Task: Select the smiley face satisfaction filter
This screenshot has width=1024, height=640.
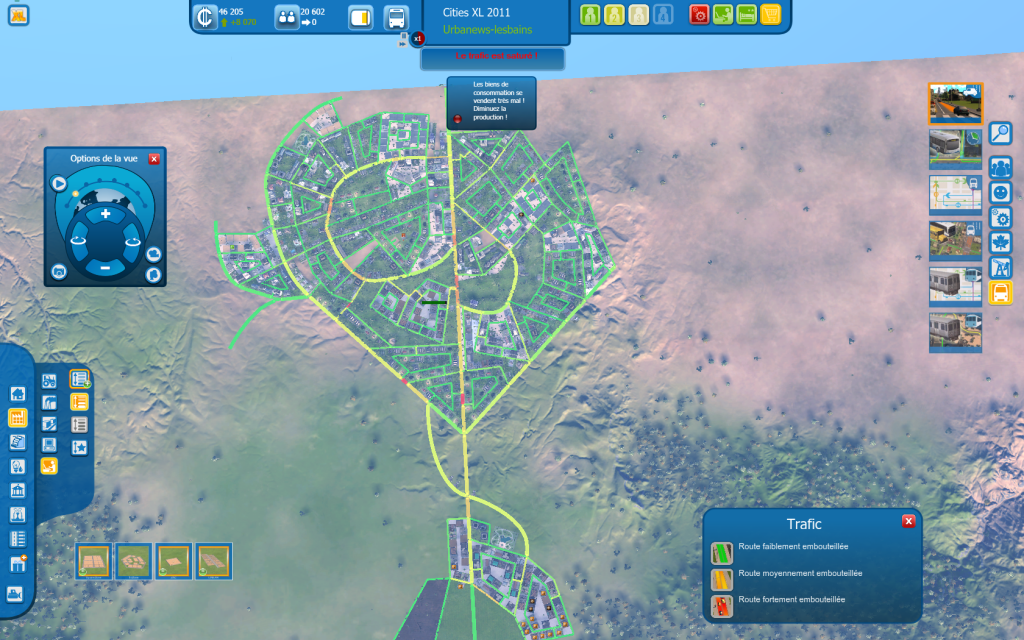Action: pyautogui.click(x=1000, y=192)
